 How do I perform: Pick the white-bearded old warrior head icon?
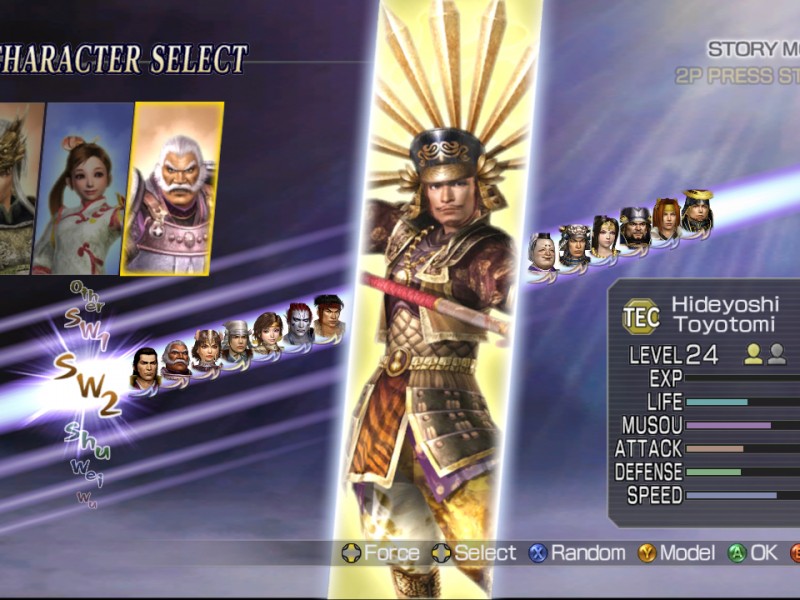[176, 358]
